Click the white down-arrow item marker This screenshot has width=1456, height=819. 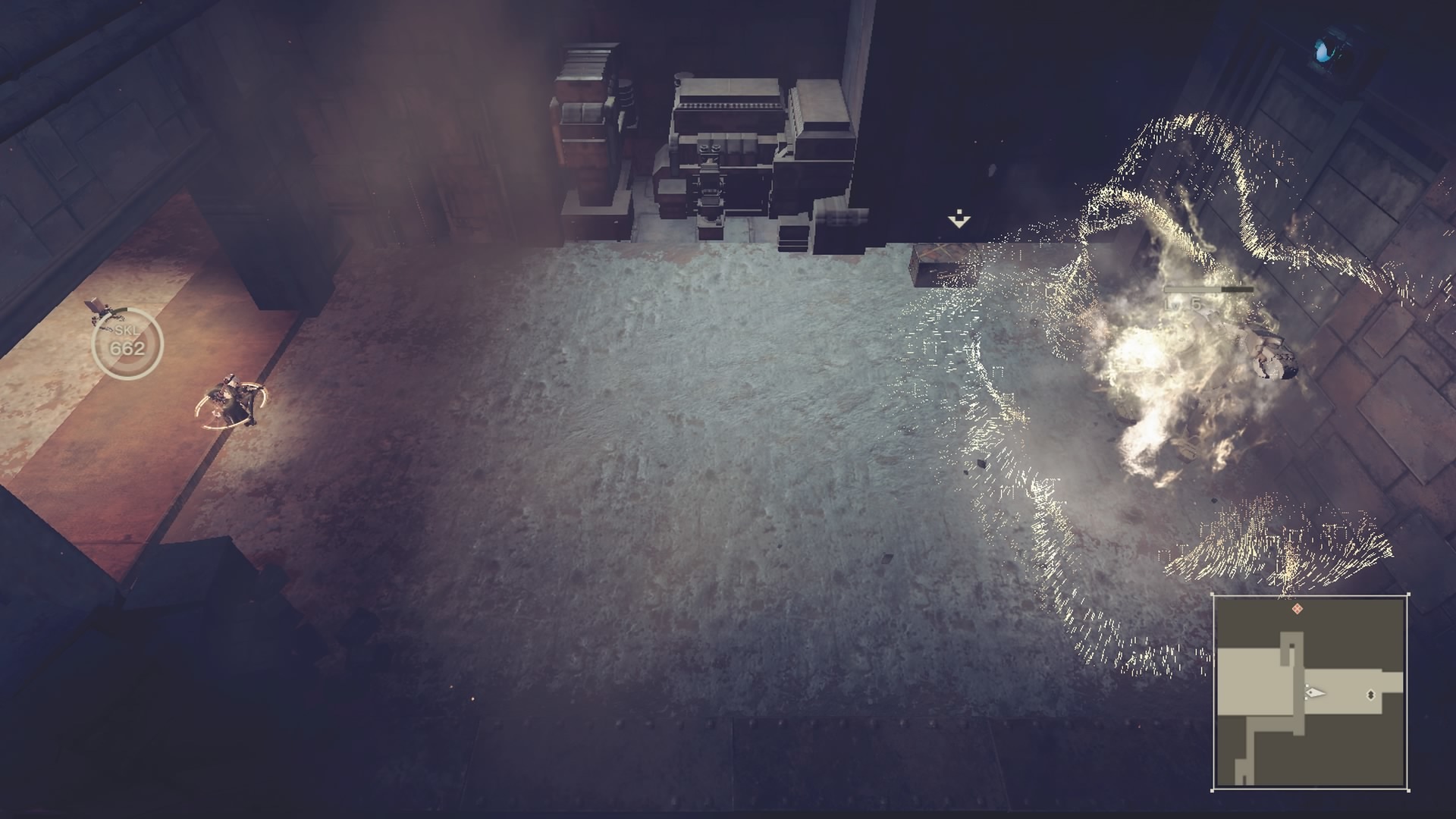click(x=959, y=220)
